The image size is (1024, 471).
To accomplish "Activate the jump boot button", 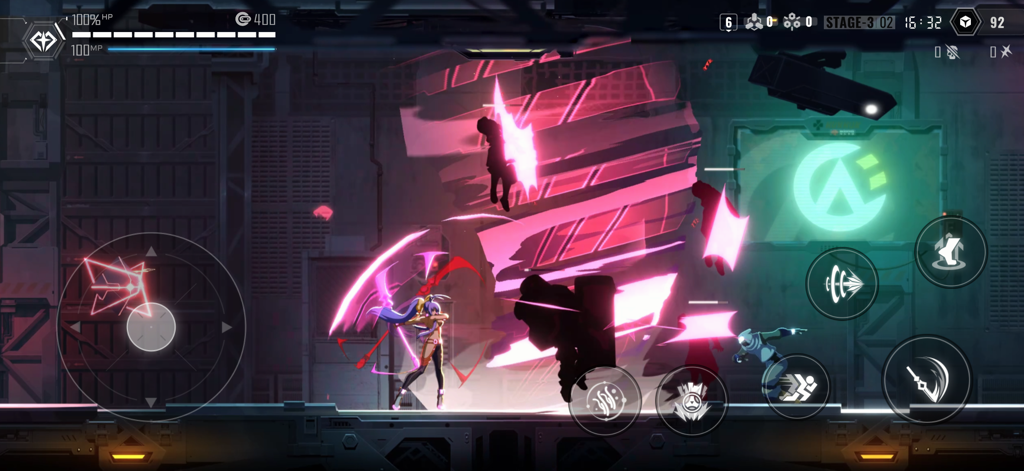I will click(x=950, y=251).
